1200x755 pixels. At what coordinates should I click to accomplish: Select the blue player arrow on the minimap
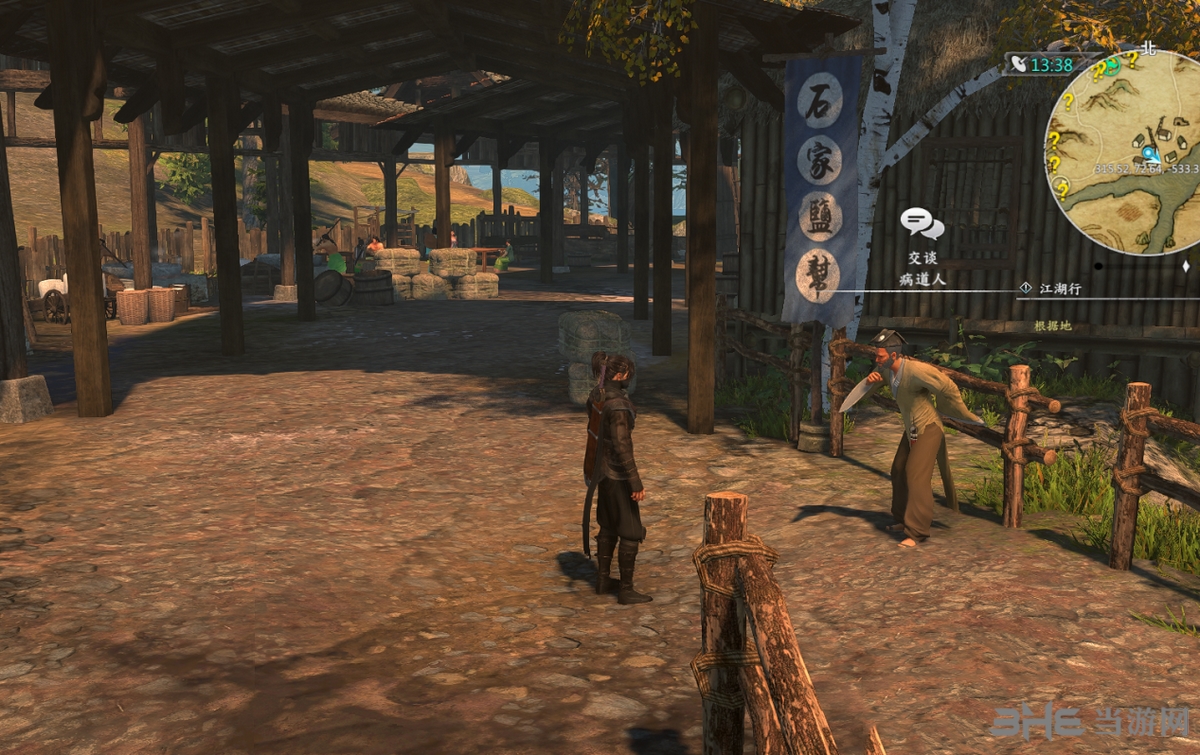[x=1150, y=153]
